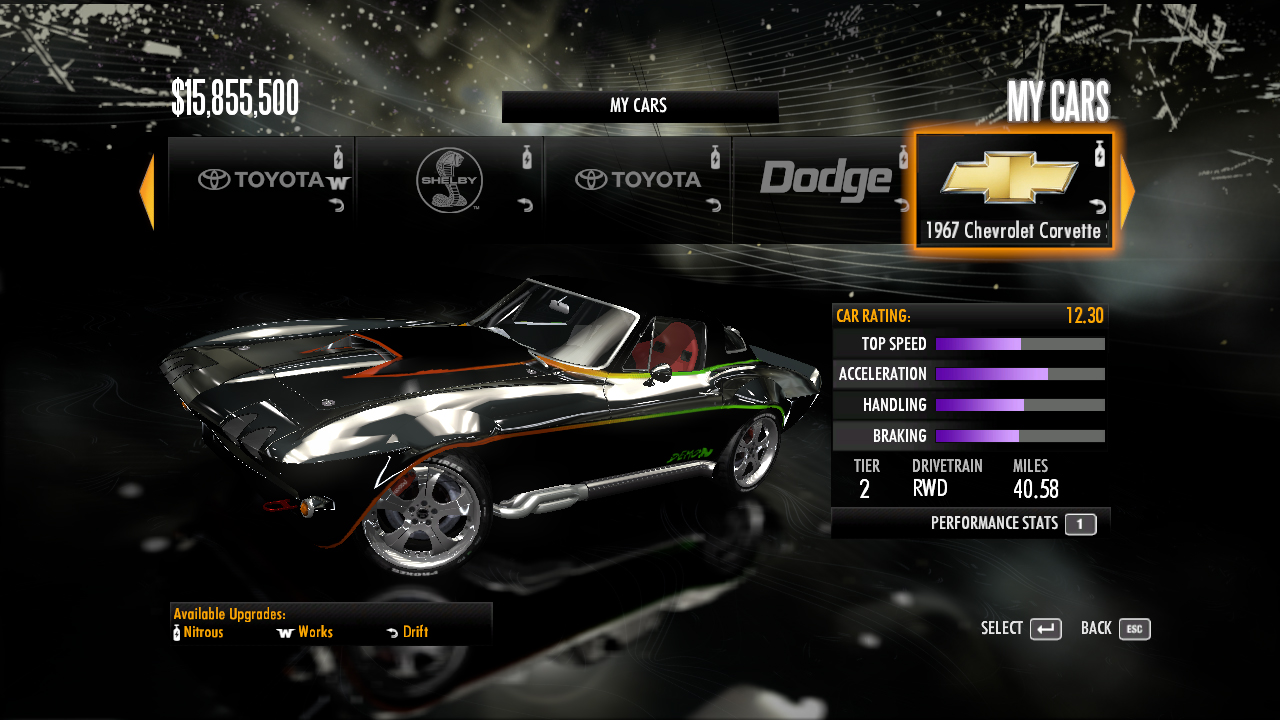The width and height of the screenshot is (1280, 720).
Task: Click the highlighted 1967 Chevrolet Corvette tile
Action: tap(1013, 190)
